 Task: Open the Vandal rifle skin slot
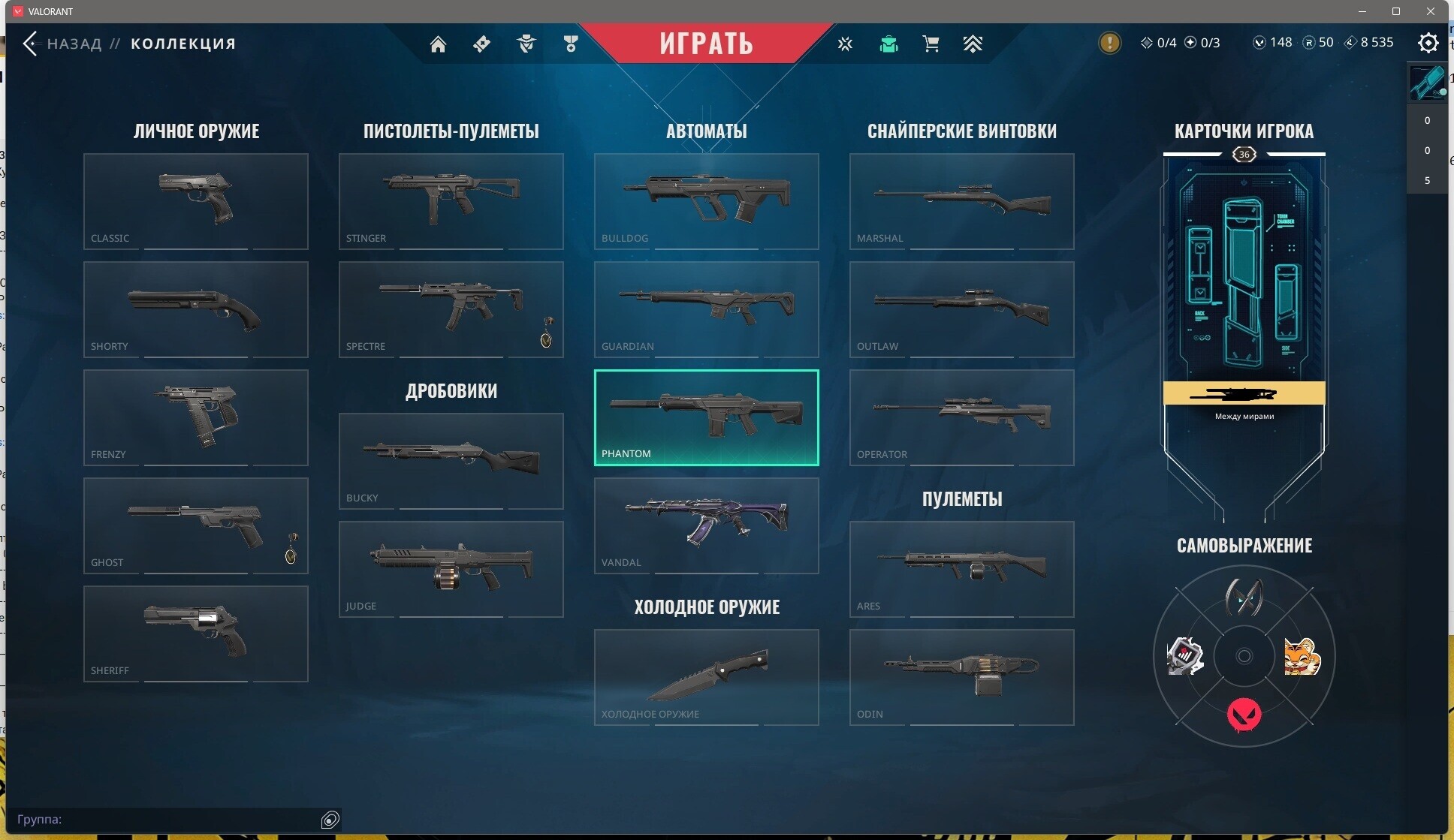point(706,525)
